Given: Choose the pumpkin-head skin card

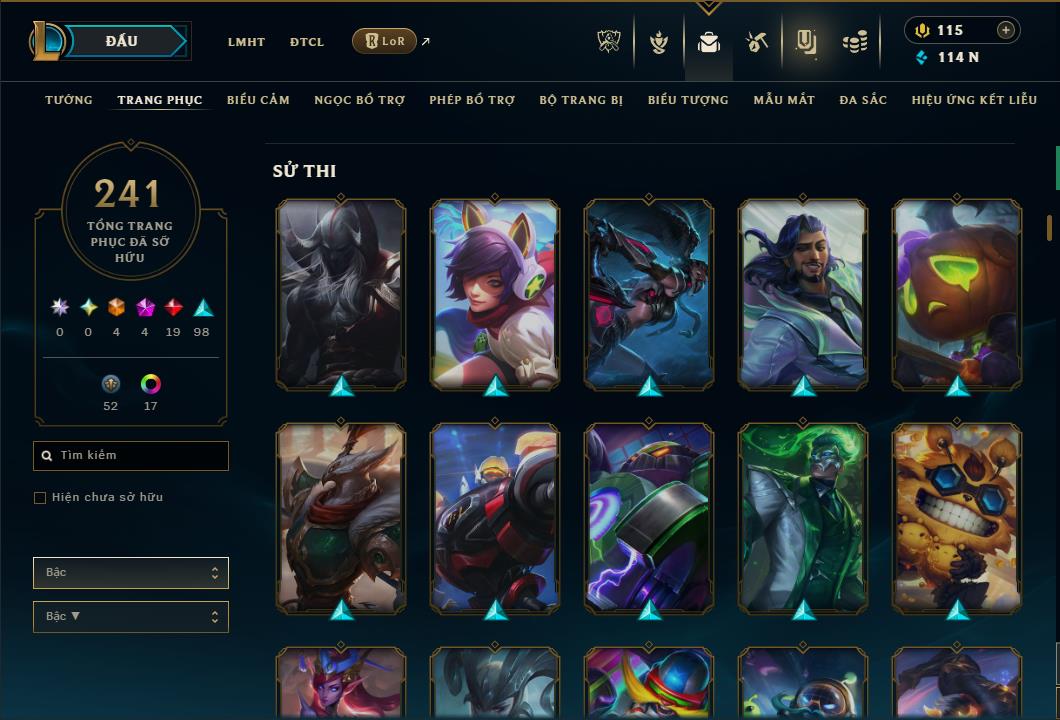Looking at the screenshot, I should [x=957, y=293].
